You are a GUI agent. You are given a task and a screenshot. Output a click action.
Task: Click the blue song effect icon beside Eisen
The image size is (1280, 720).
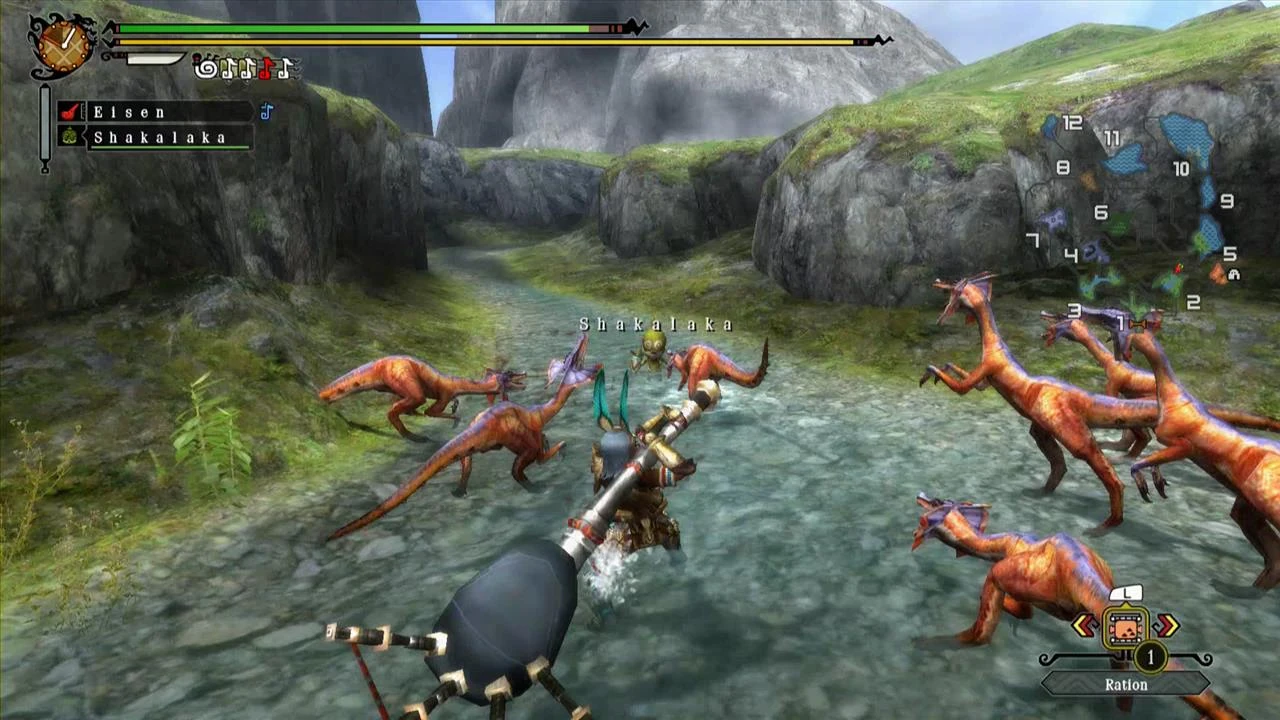pyautogui.click(x=265, y=112)
